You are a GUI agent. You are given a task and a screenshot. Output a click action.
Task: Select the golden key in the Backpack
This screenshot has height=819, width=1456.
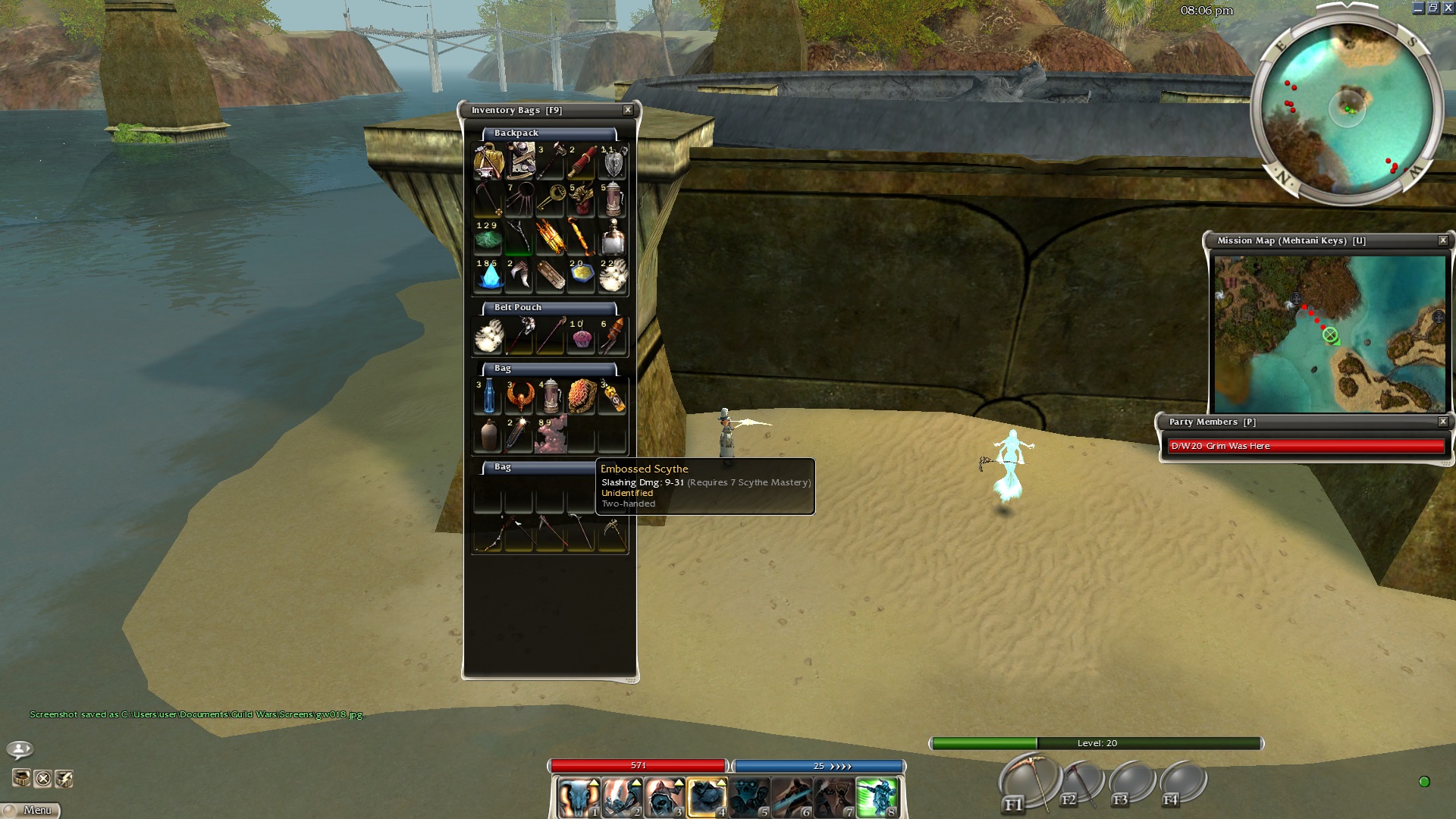coord(551,199)
